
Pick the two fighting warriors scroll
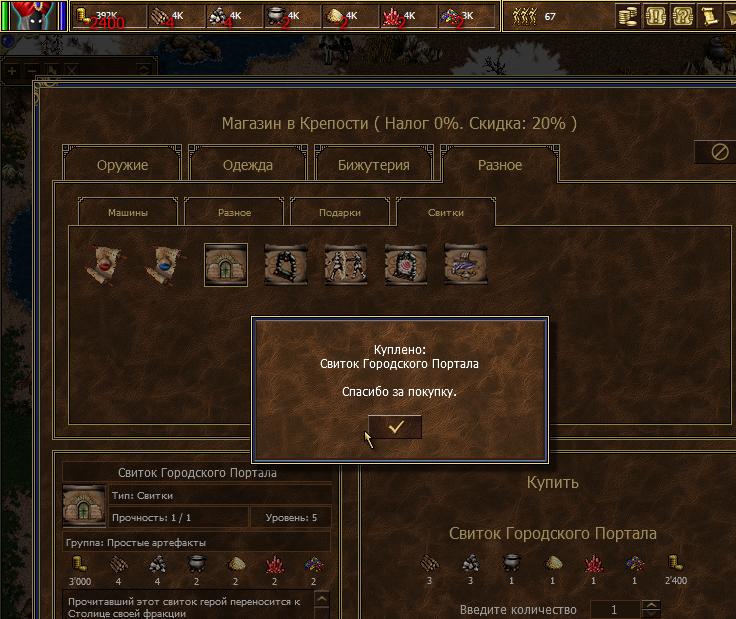[x=346, y=265]
